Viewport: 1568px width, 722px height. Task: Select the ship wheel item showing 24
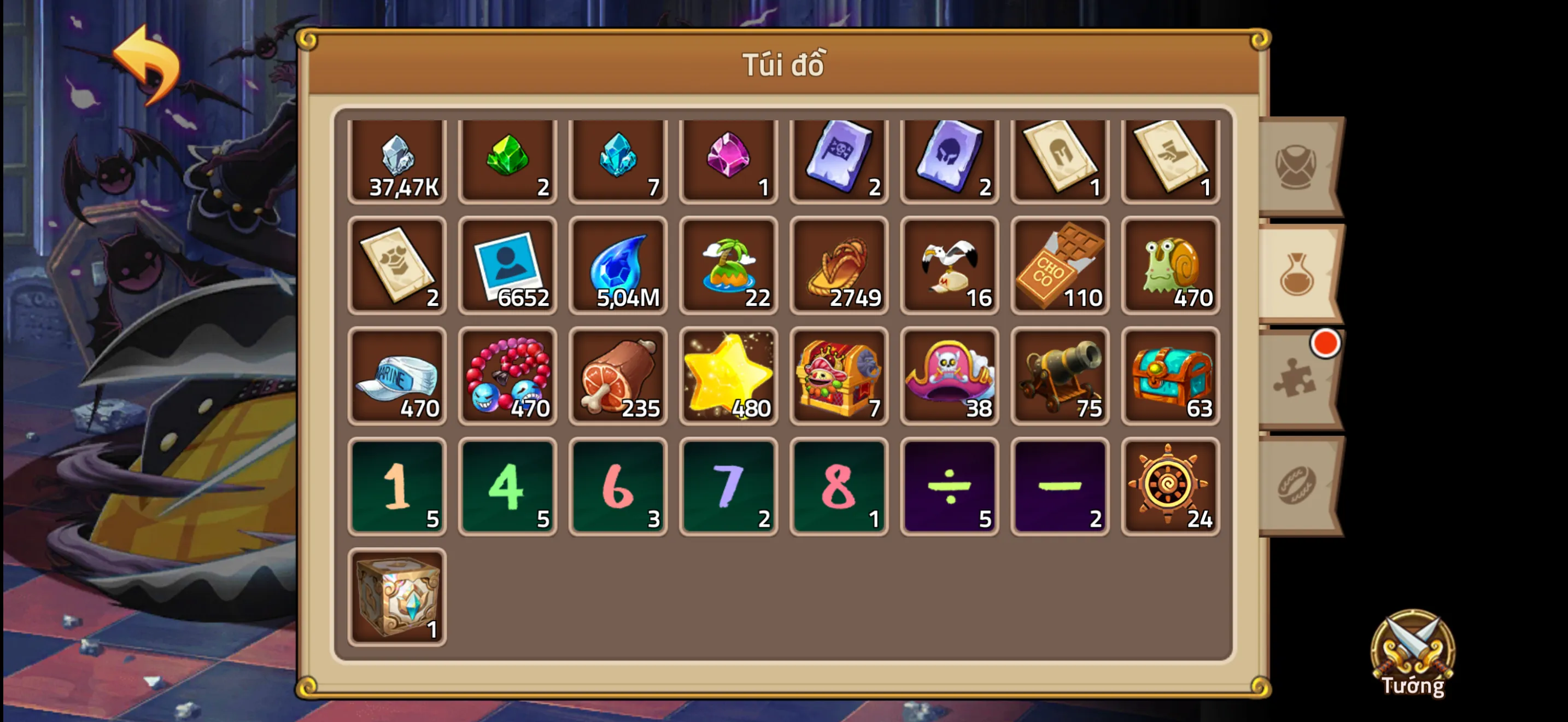pyautogui.click(x=1171, y=485)
